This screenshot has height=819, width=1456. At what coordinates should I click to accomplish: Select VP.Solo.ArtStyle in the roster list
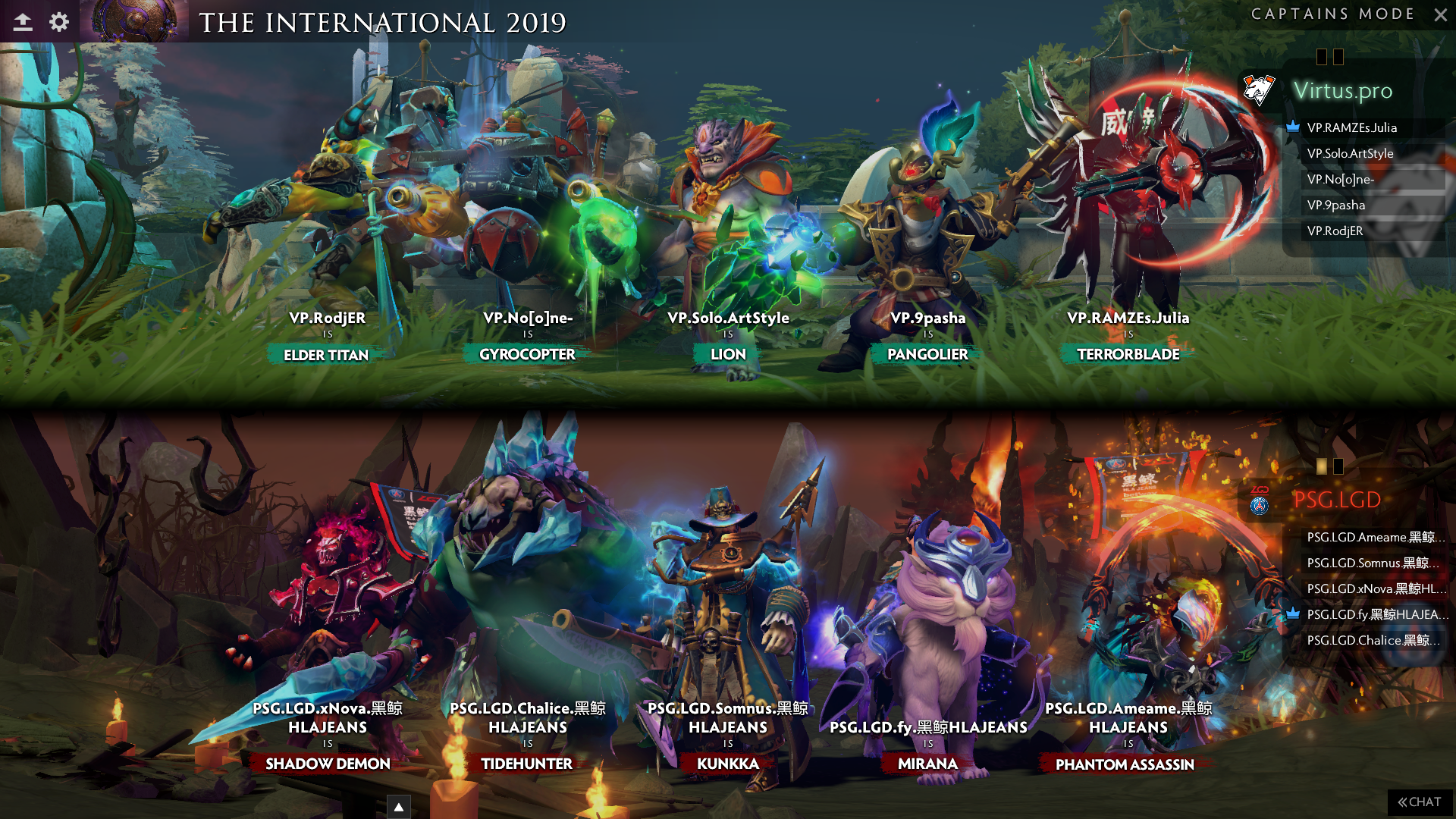pos(1350,153)
